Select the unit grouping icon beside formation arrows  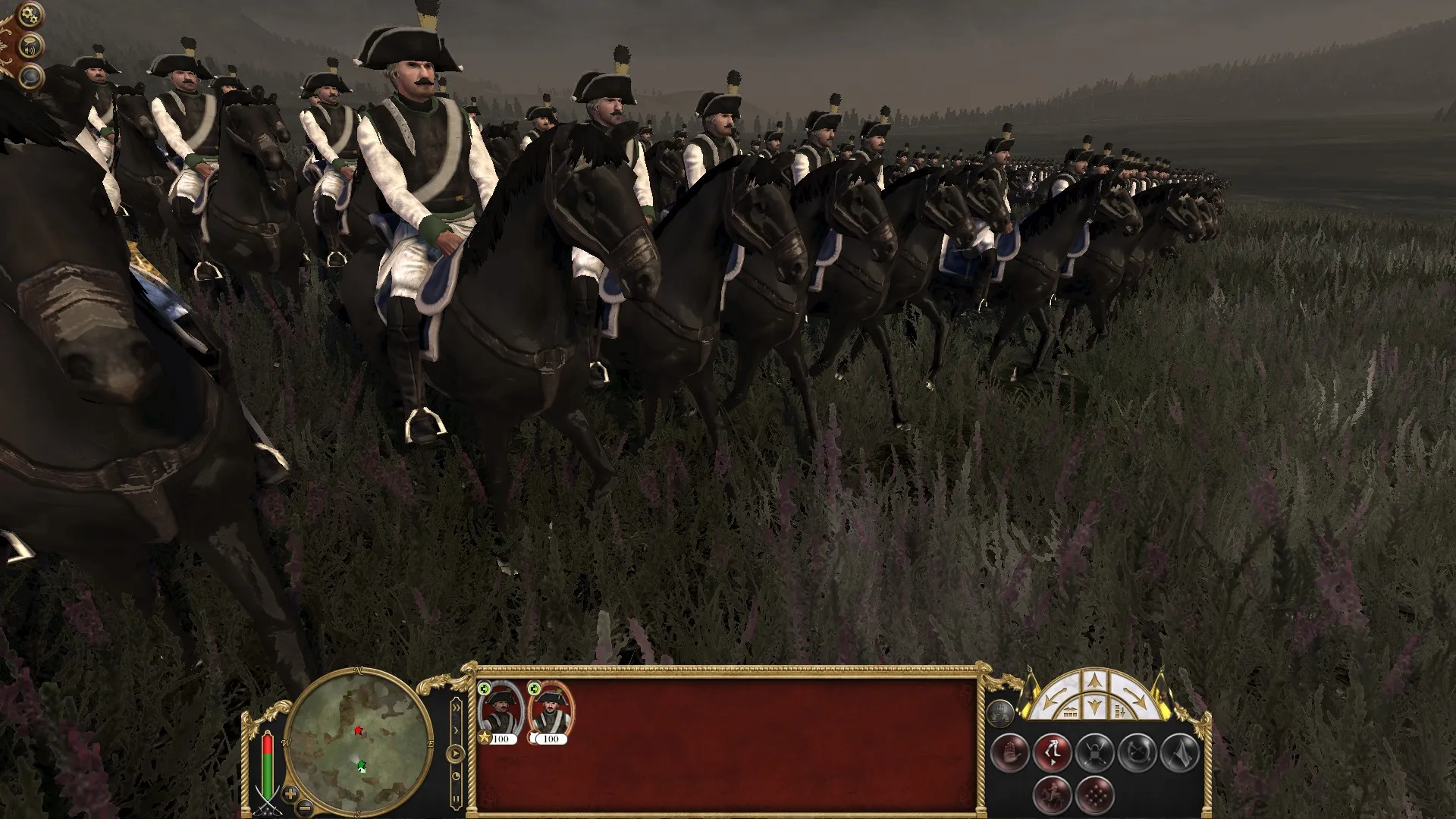(1000, 714)
